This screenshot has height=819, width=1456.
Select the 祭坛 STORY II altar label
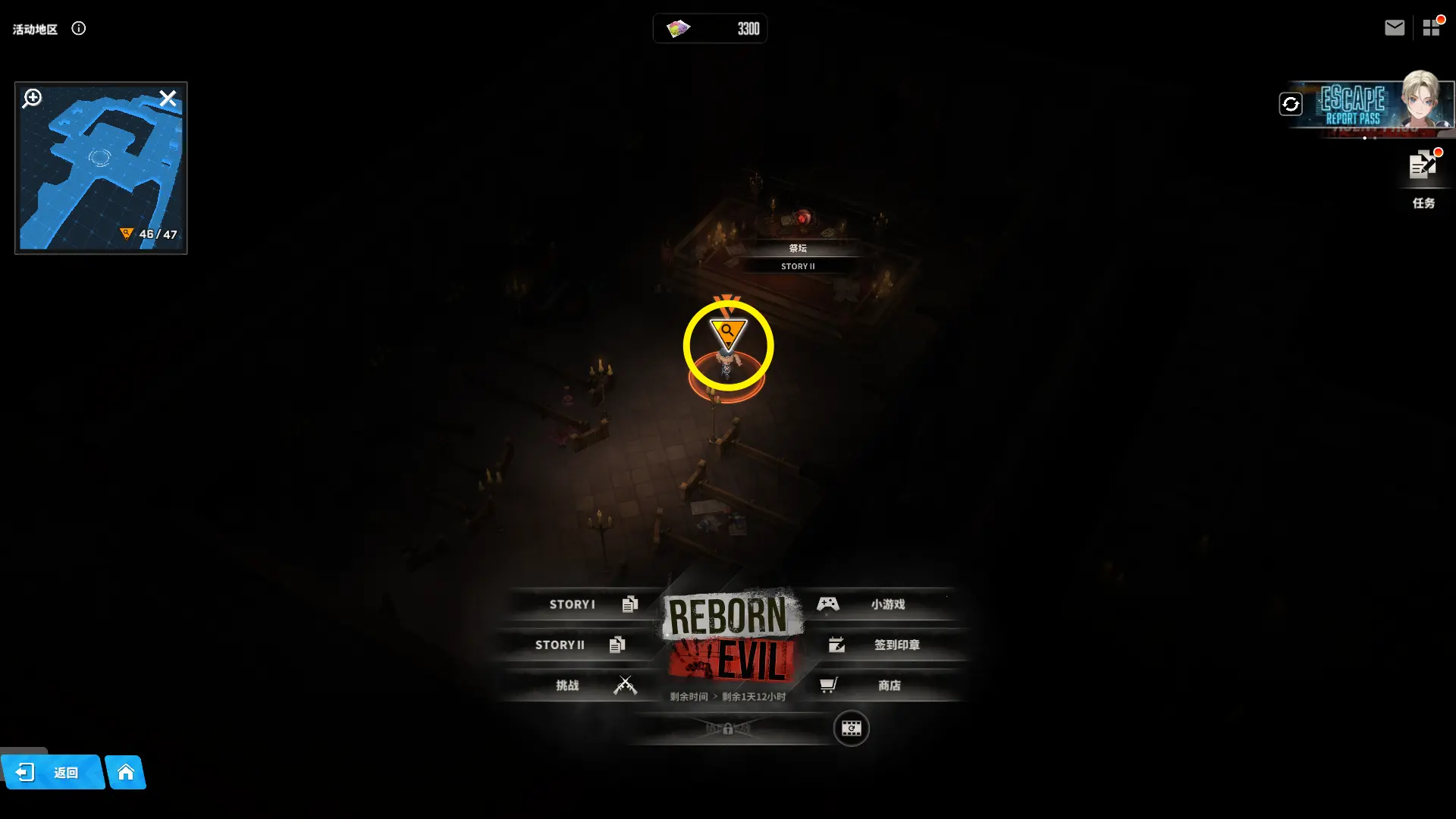[798, 256]
